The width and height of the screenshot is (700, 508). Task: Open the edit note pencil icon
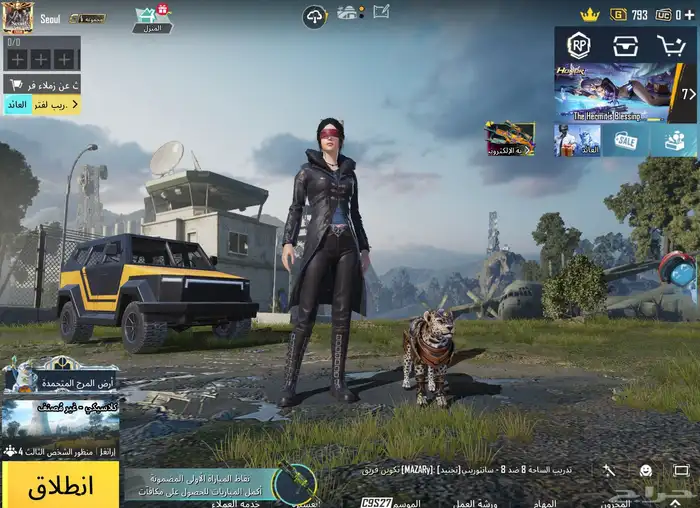click(381, 12)
